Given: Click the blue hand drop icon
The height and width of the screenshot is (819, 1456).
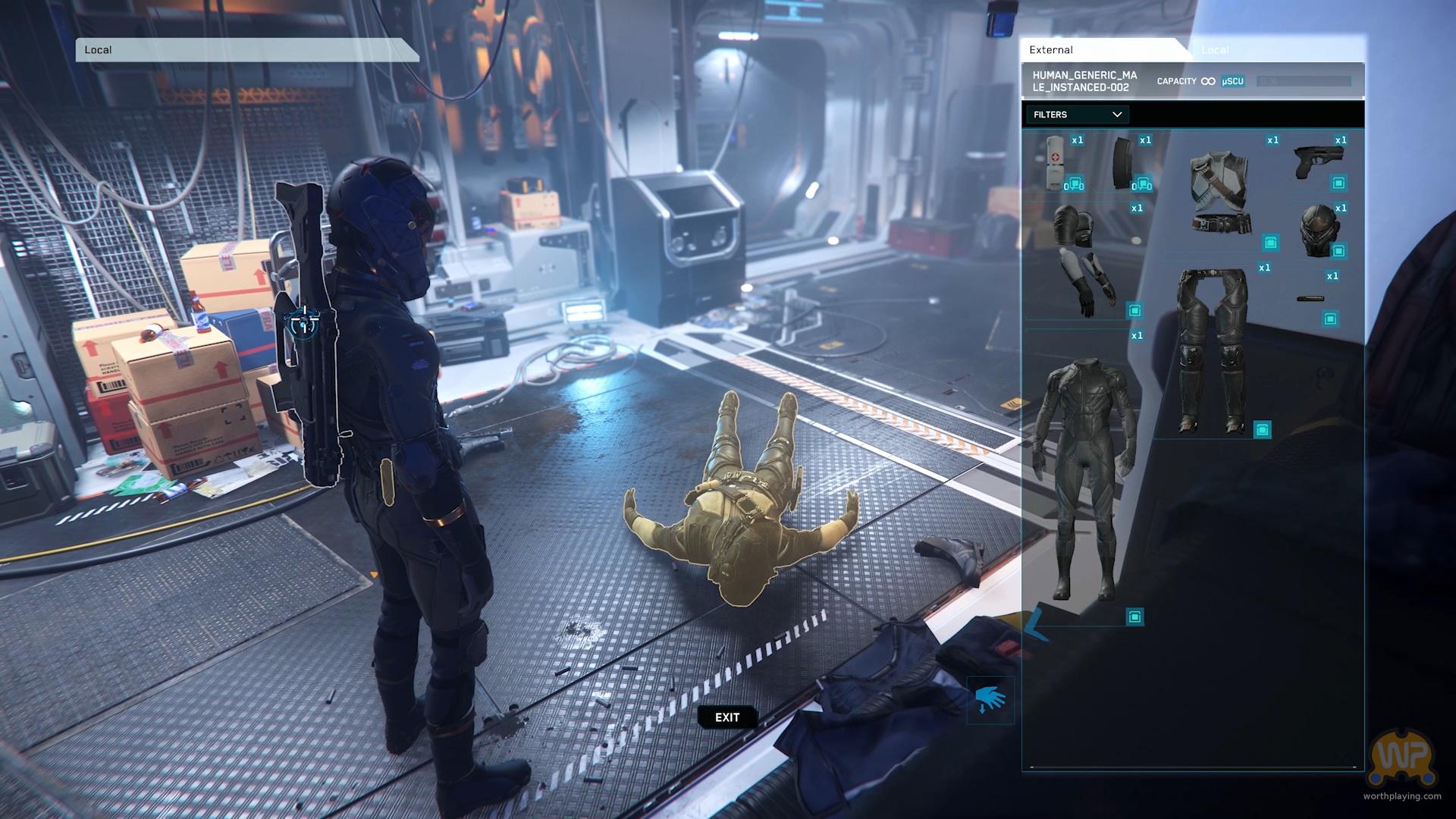Looking at the screenshot, I should [990, 699].
